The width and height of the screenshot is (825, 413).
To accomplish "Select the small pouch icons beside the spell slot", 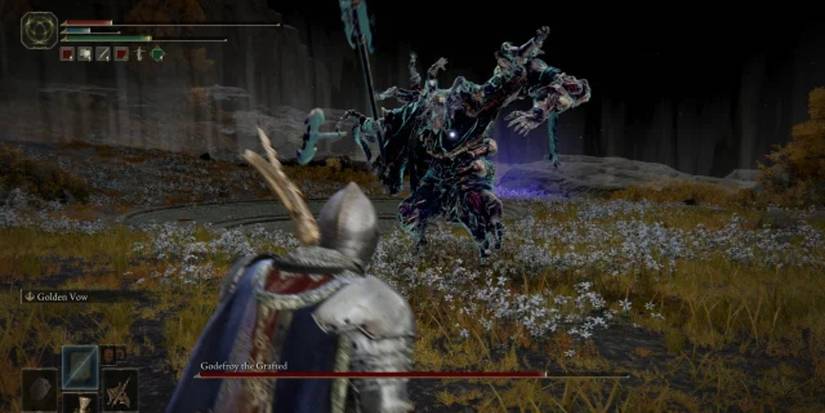I will [x=112, y=353].
